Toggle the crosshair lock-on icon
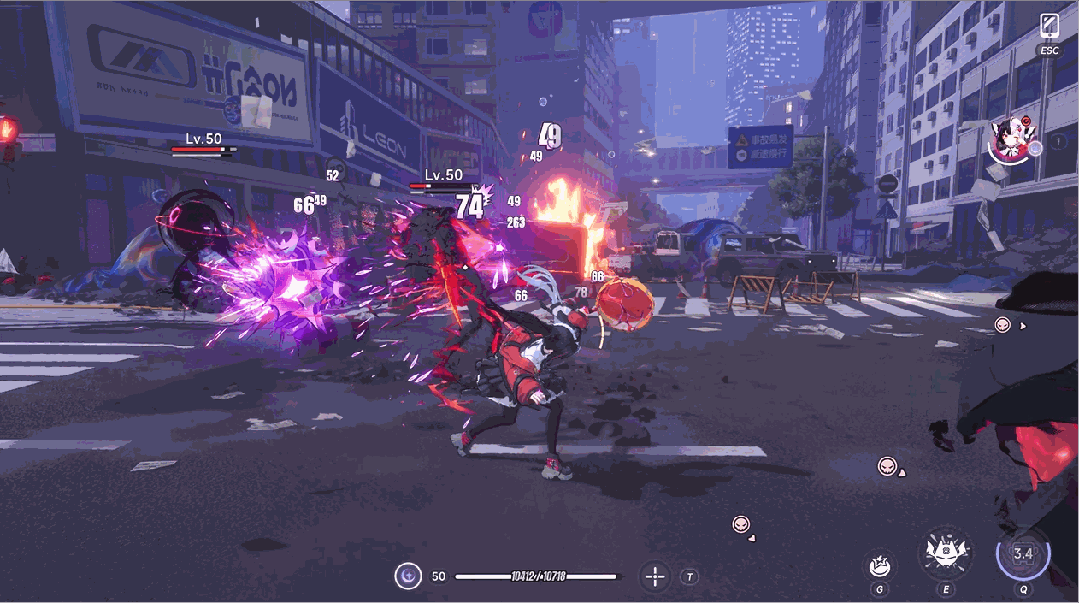This screenshot has width=1079, height=603. [655, 576]
